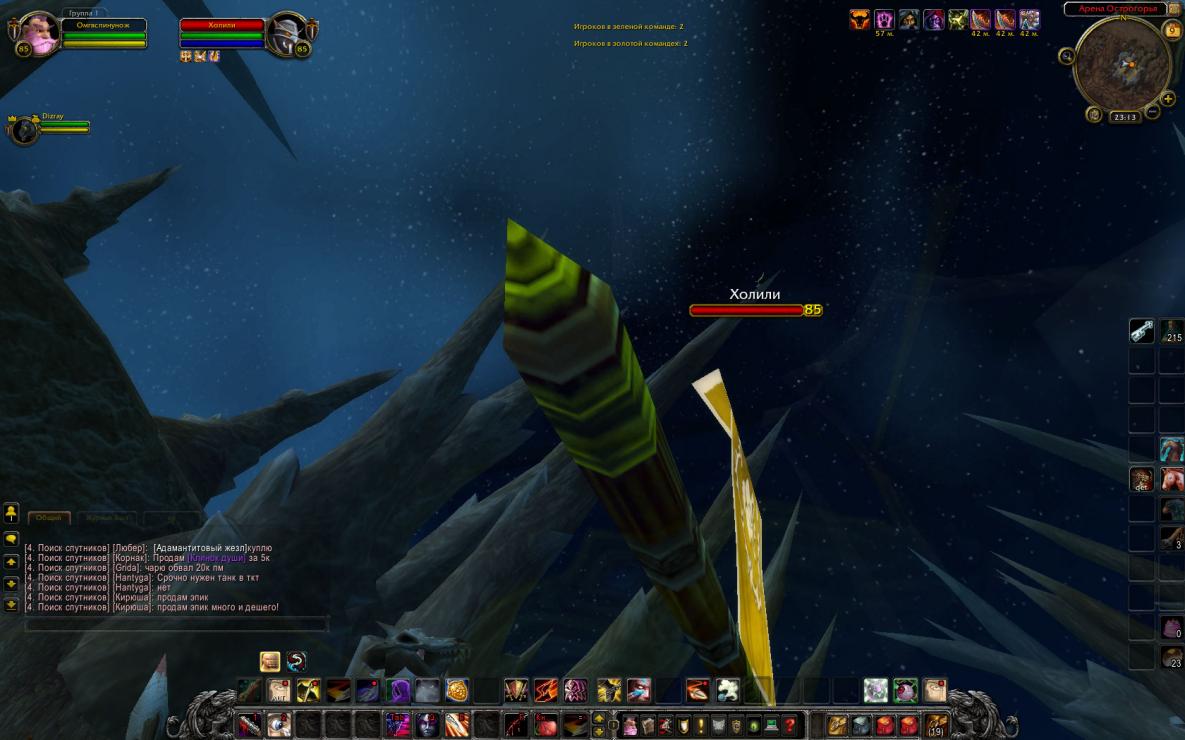Select the player portrait of the pink-bearded gnome
Image resolution: width=1185 pixels, height=740 pixels.
click(40, 32)
